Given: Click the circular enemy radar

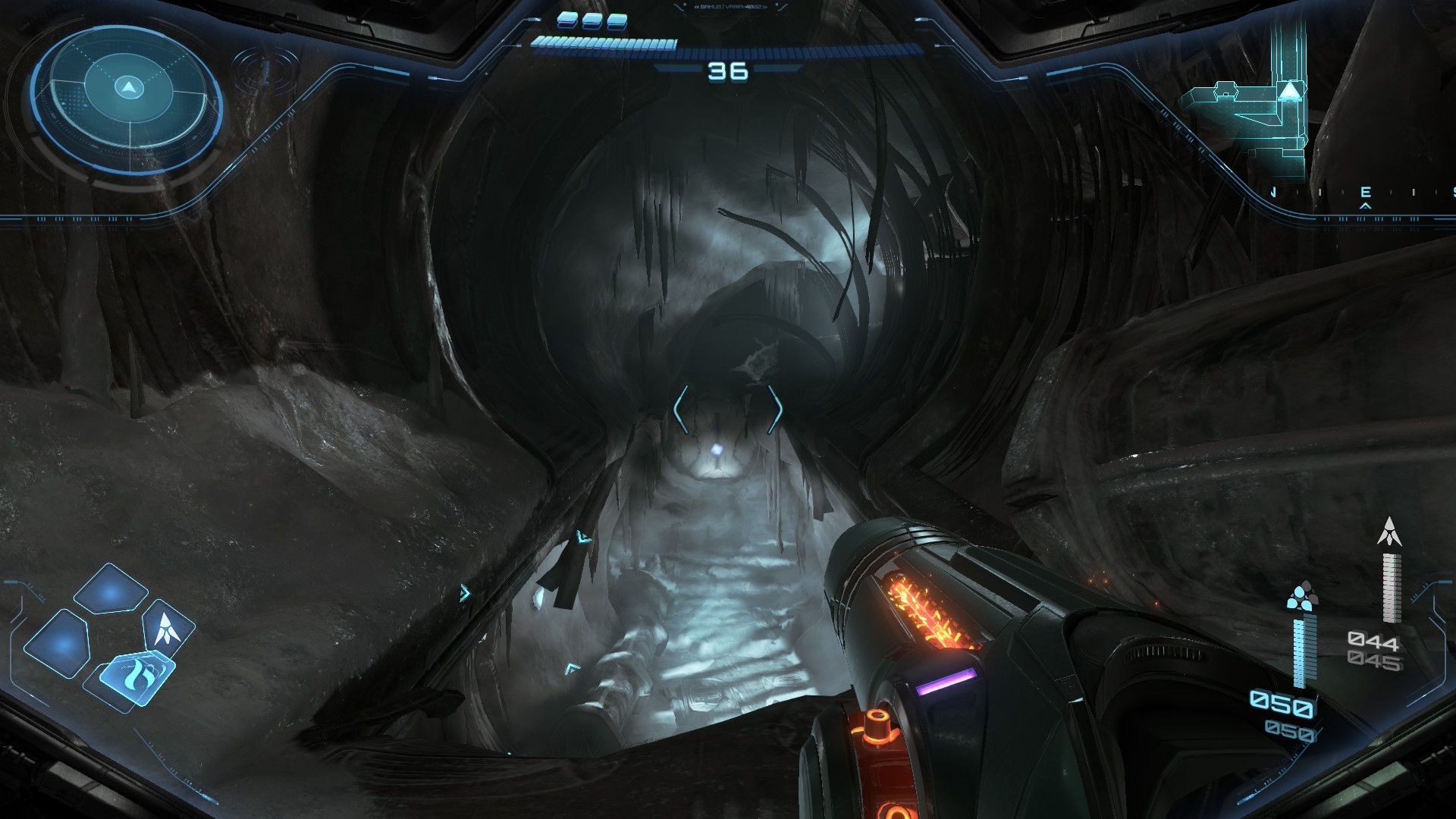Looking at the screenshot, I should click(x=127, y=99).
